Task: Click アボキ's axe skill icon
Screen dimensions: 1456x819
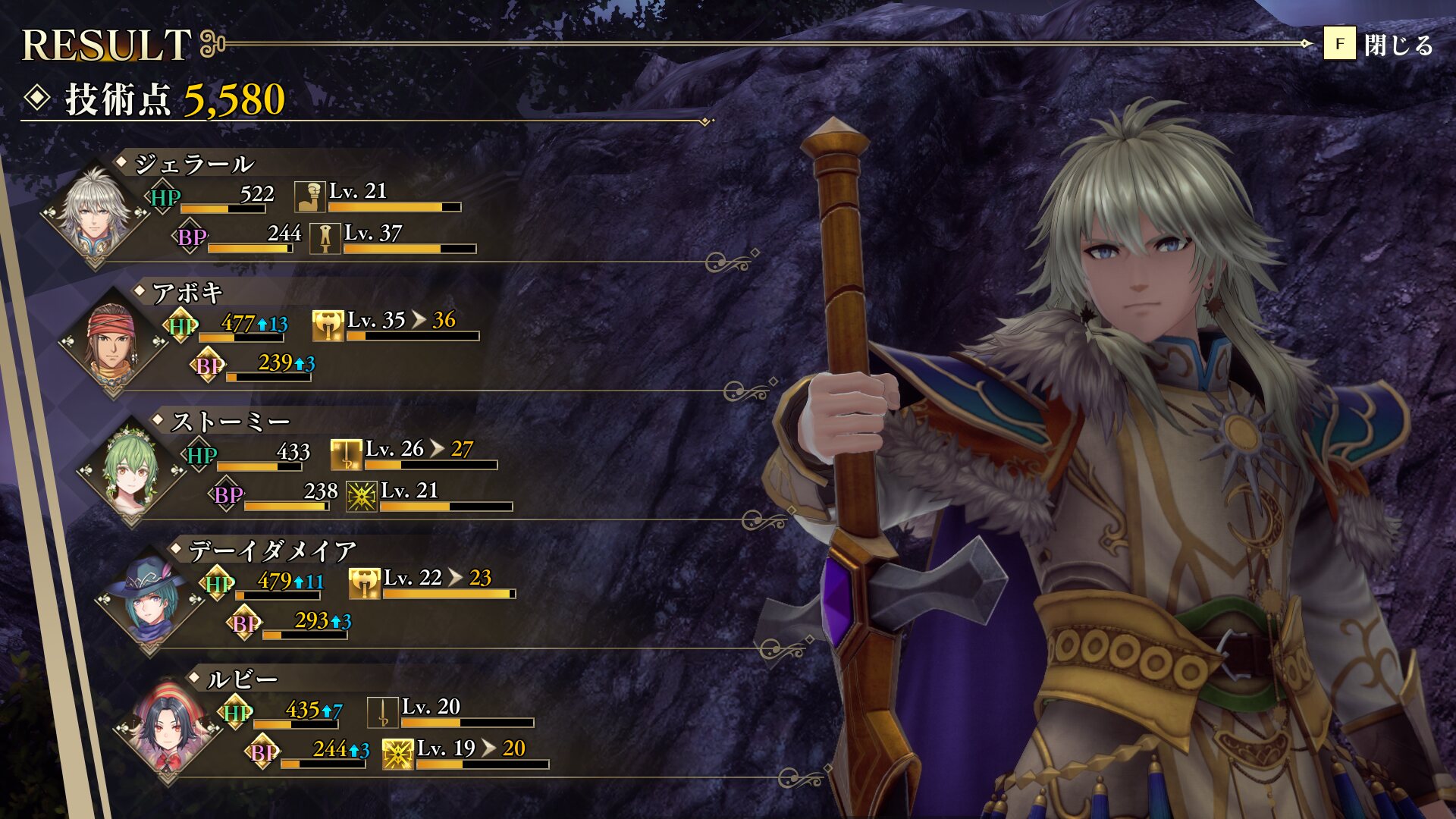Action: tap(328, 325)
